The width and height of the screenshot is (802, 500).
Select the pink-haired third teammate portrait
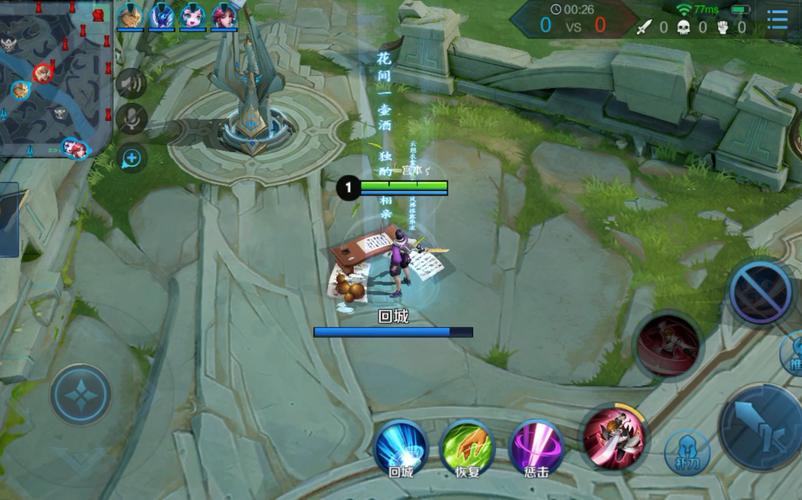pyautogui.click(x=192, y=16)
